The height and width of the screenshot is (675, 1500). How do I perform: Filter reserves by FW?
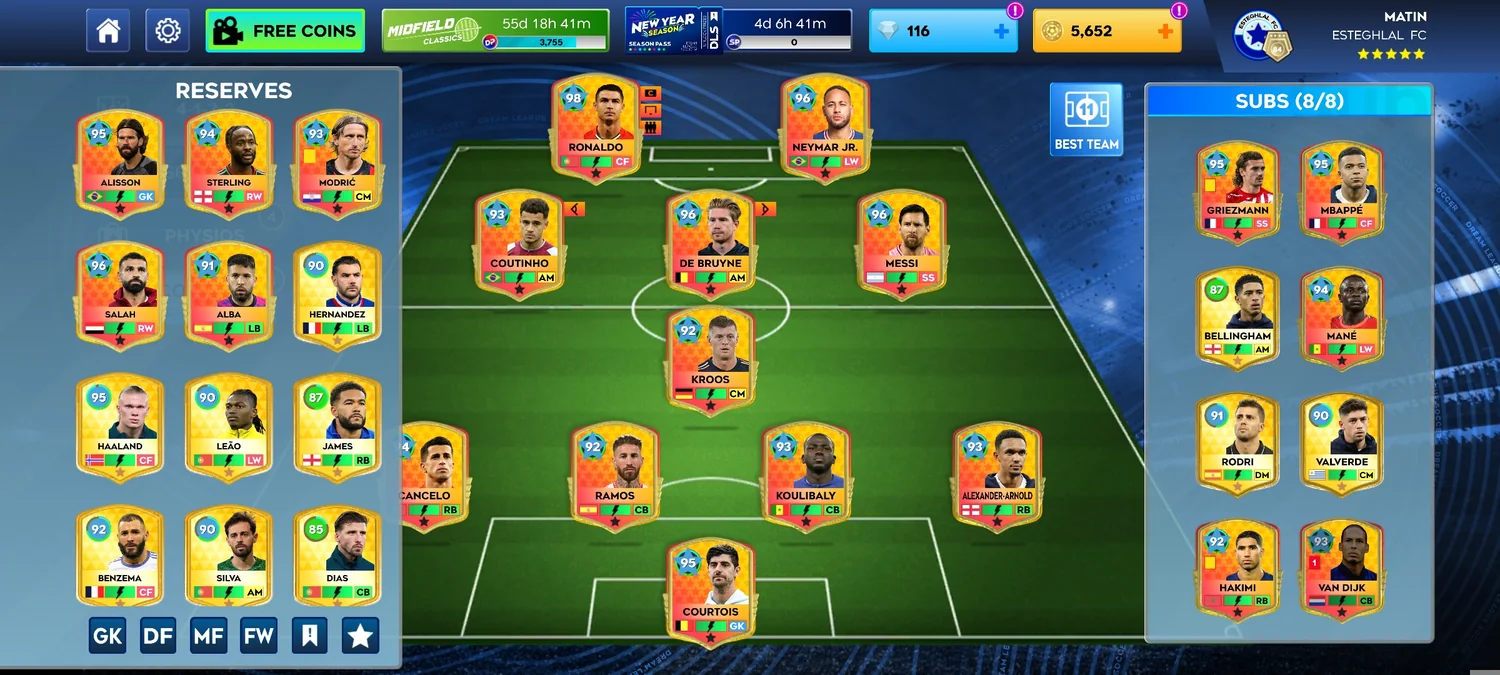pyautogui.click(x=258, y=635)
